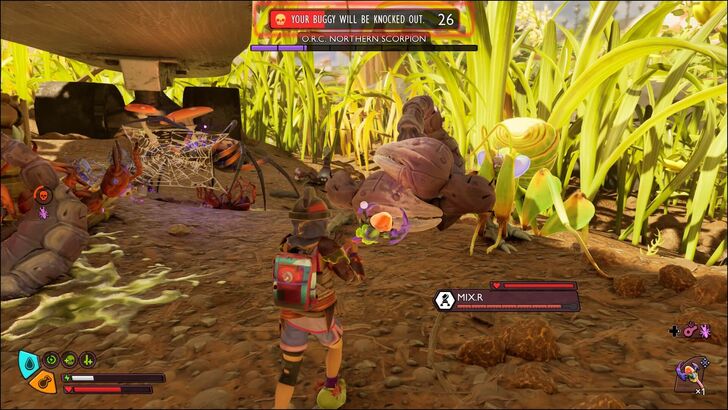Click the pink key-shaped buff icon
The width and height of the screenshot is (728, 410).
pos(690,330)
